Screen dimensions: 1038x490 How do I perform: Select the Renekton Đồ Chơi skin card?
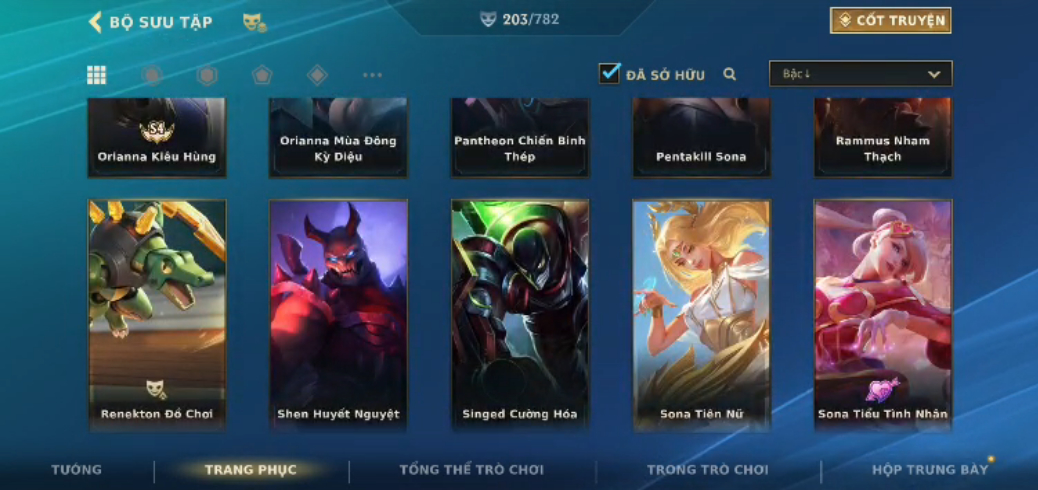coord(157,315)
